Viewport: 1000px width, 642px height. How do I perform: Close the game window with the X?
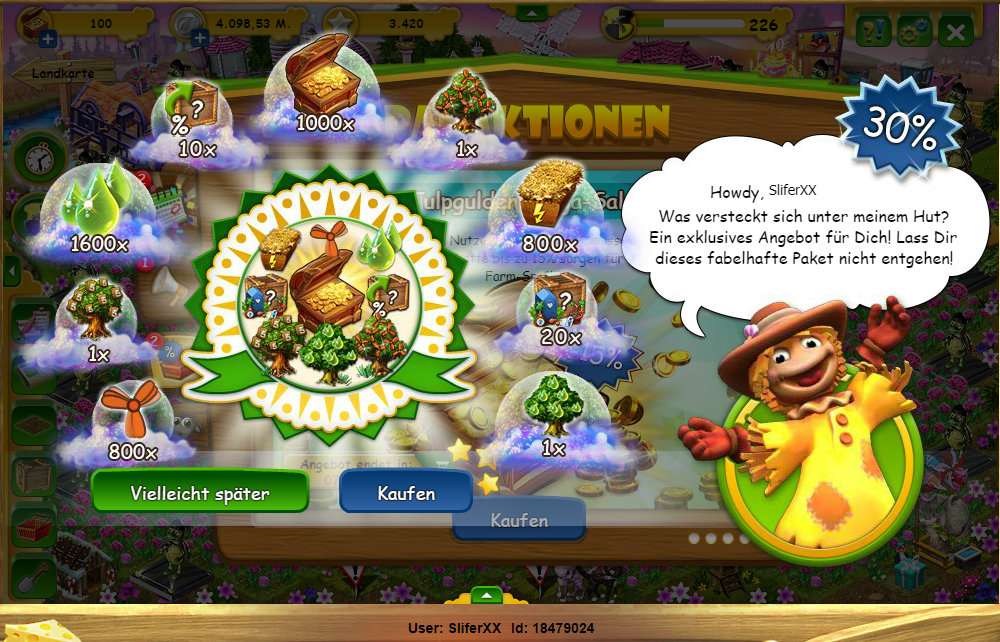956,31
